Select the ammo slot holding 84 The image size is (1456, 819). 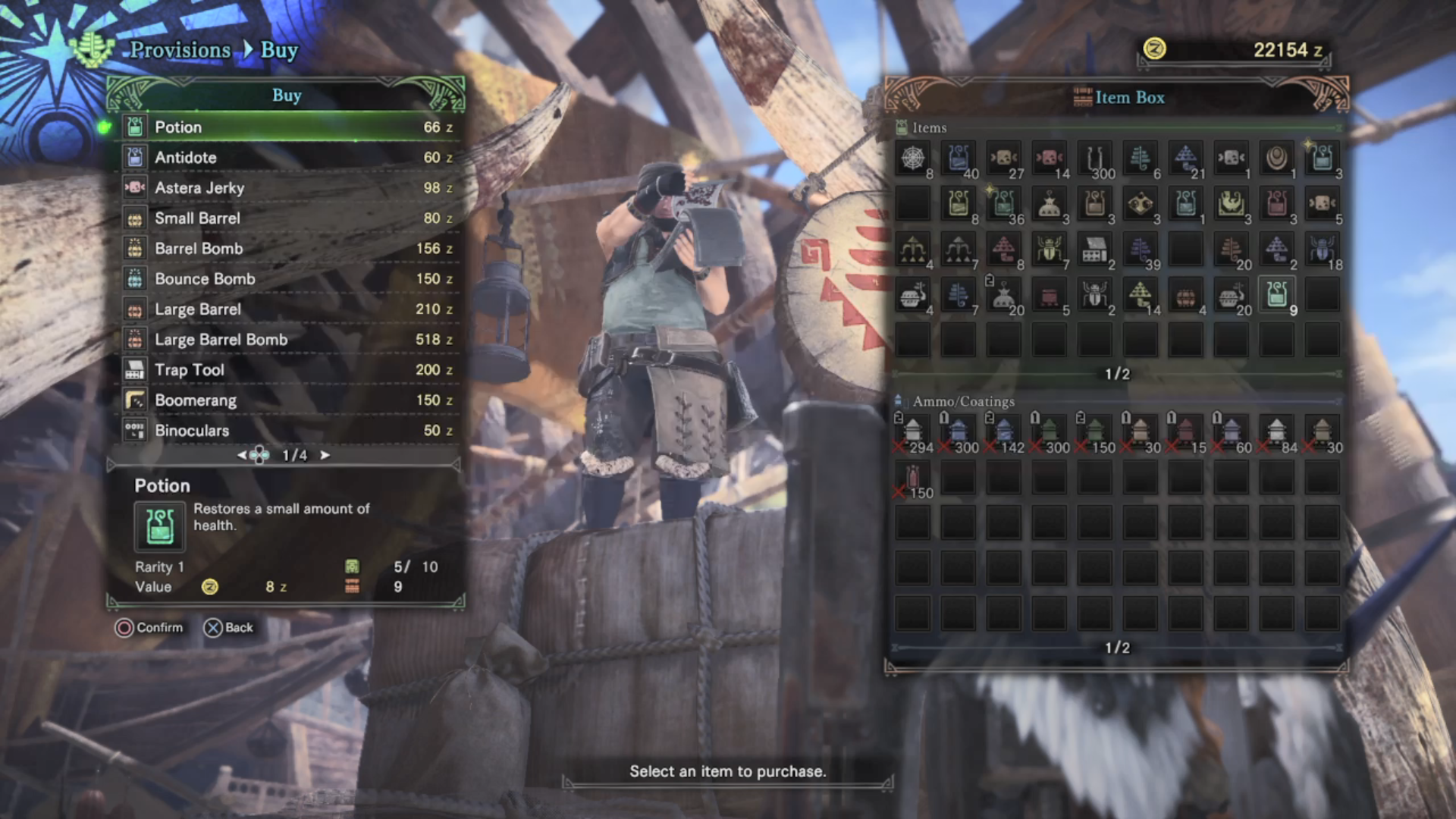coord(1277,432)
